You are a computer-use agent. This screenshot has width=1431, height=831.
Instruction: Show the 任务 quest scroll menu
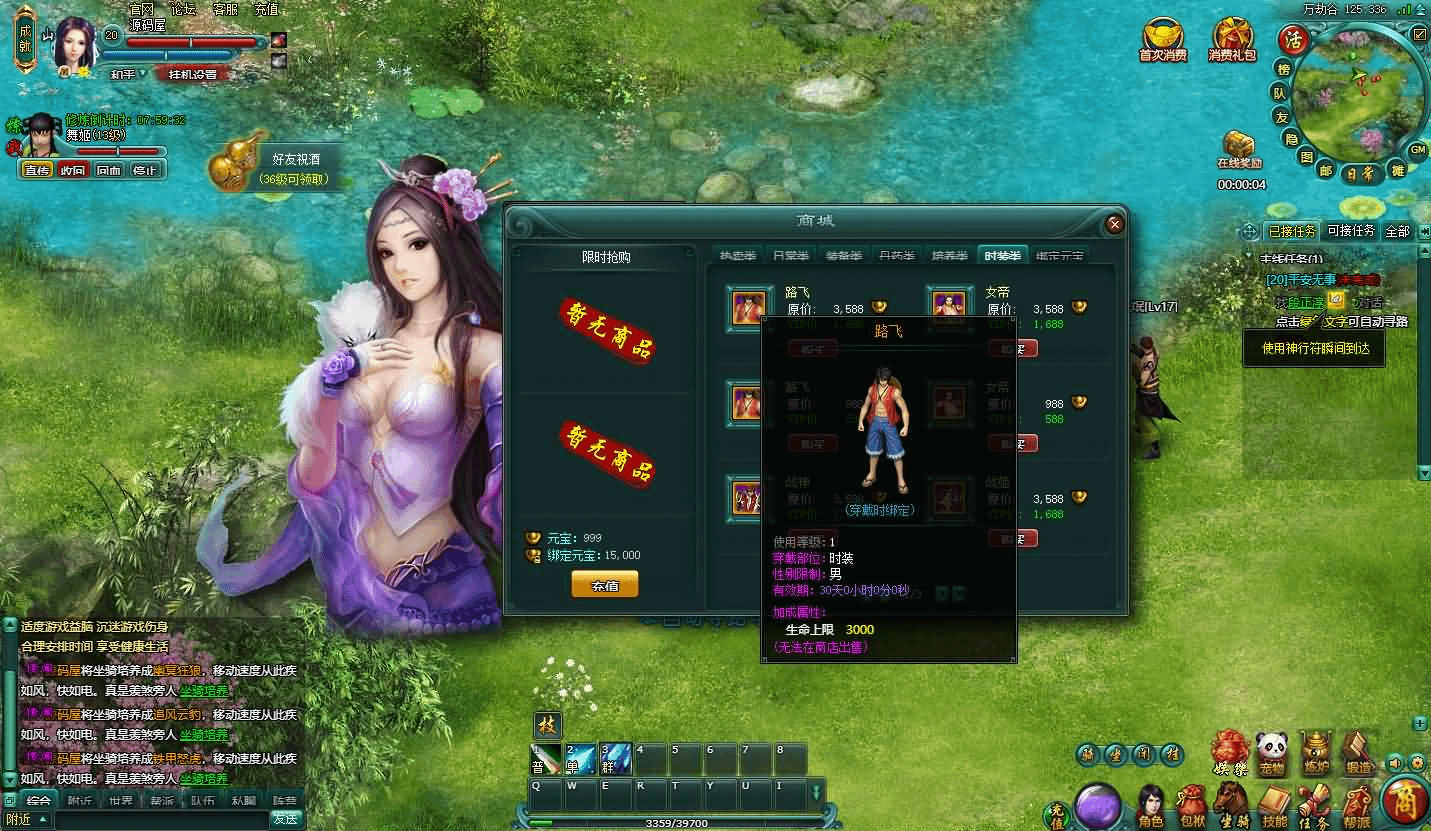(x=1314, y=803)
